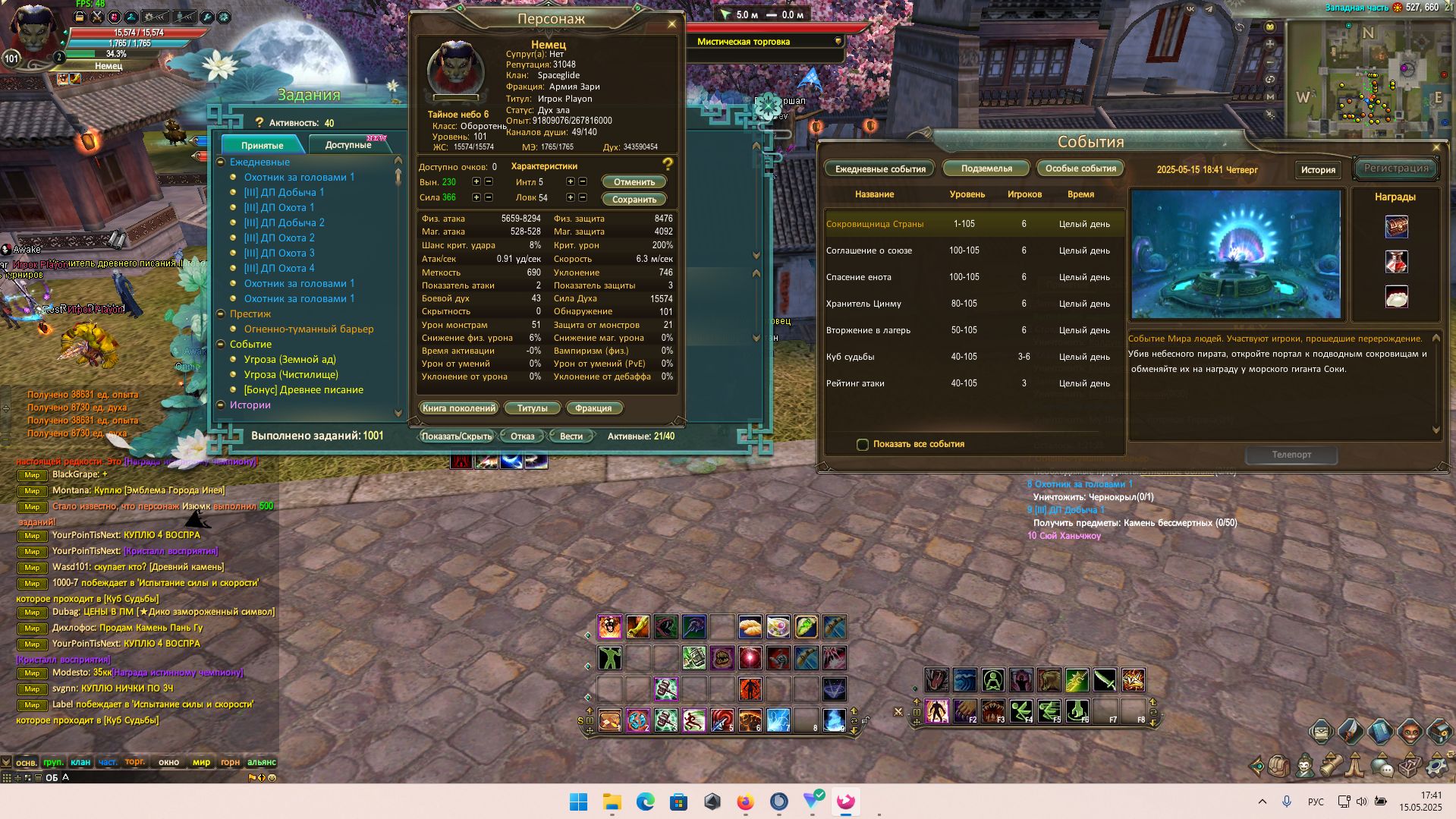Select the Огненно-туманный барьер quest
The height and width of the screenshot is (819, 1456).
[309, 329]
